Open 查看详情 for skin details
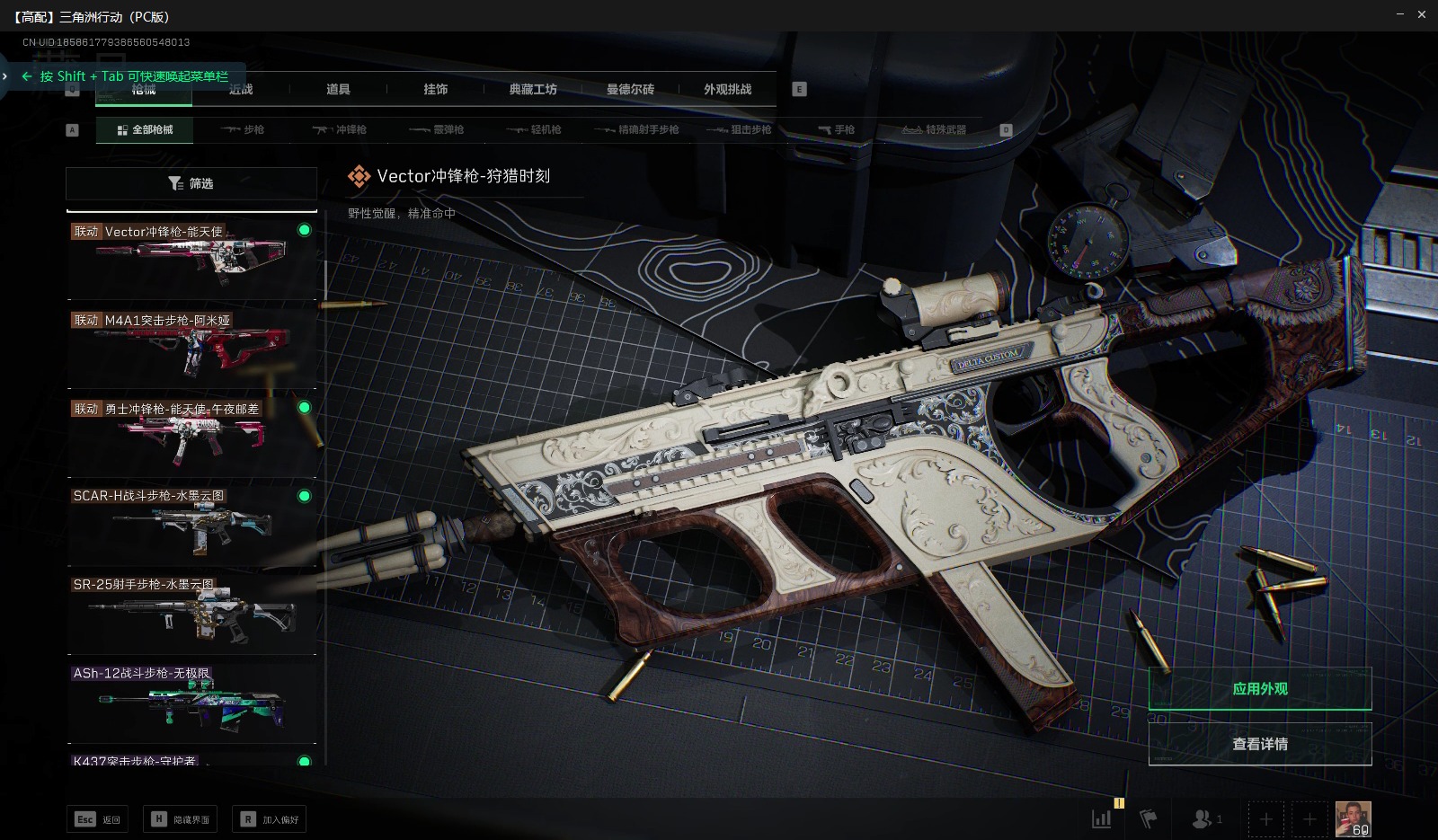Image resolution: width=1438 pixels, height=840 pixels. 1259,744
